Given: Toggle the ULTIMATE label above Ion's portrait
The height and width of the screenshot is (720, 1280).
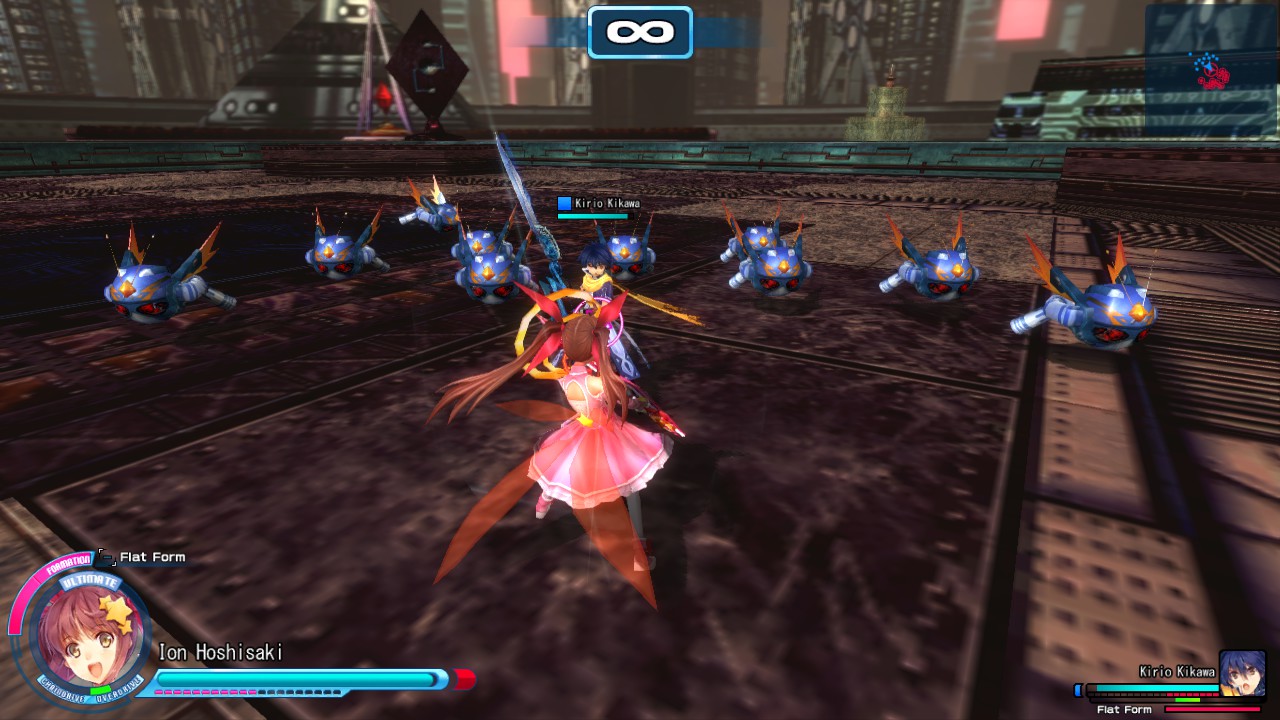Looking at the screenshot, I should tap(88, 581).
